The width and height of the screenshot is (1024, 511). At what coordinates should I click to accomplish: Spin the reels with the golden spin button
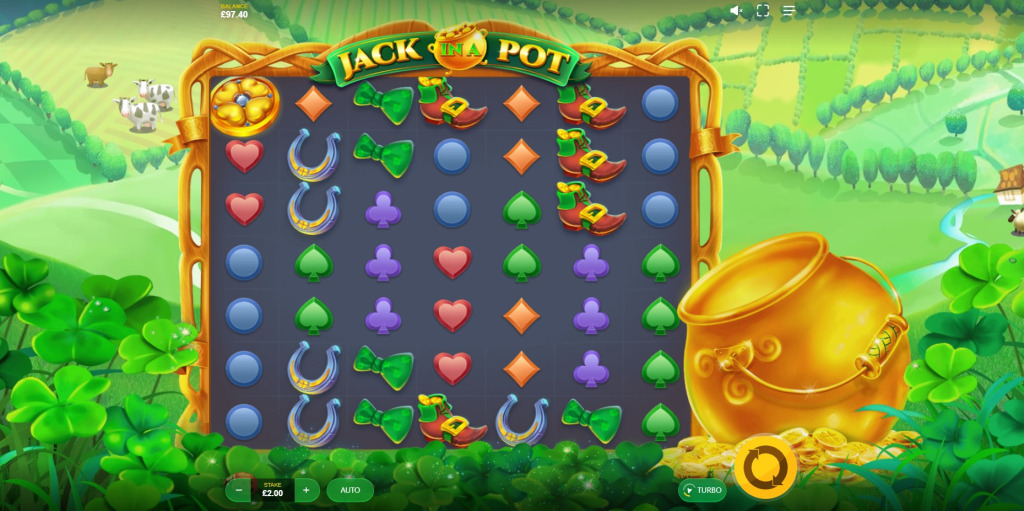pyautogui.click(x=765, y=467)
